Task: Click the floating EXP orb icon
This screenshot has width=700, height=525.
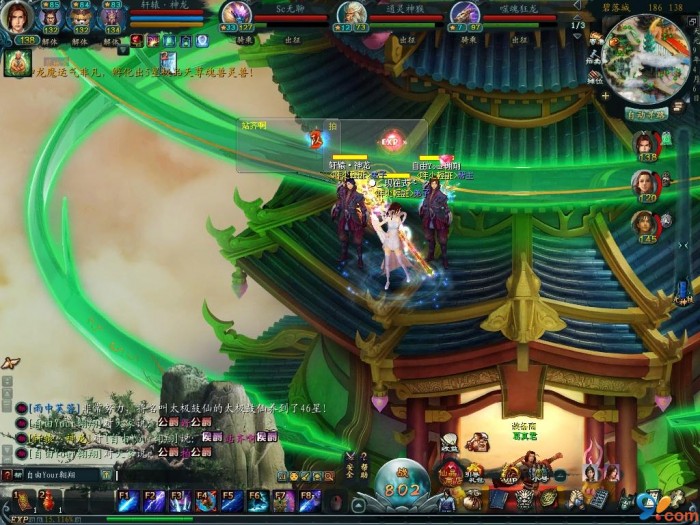Action: 390,141
